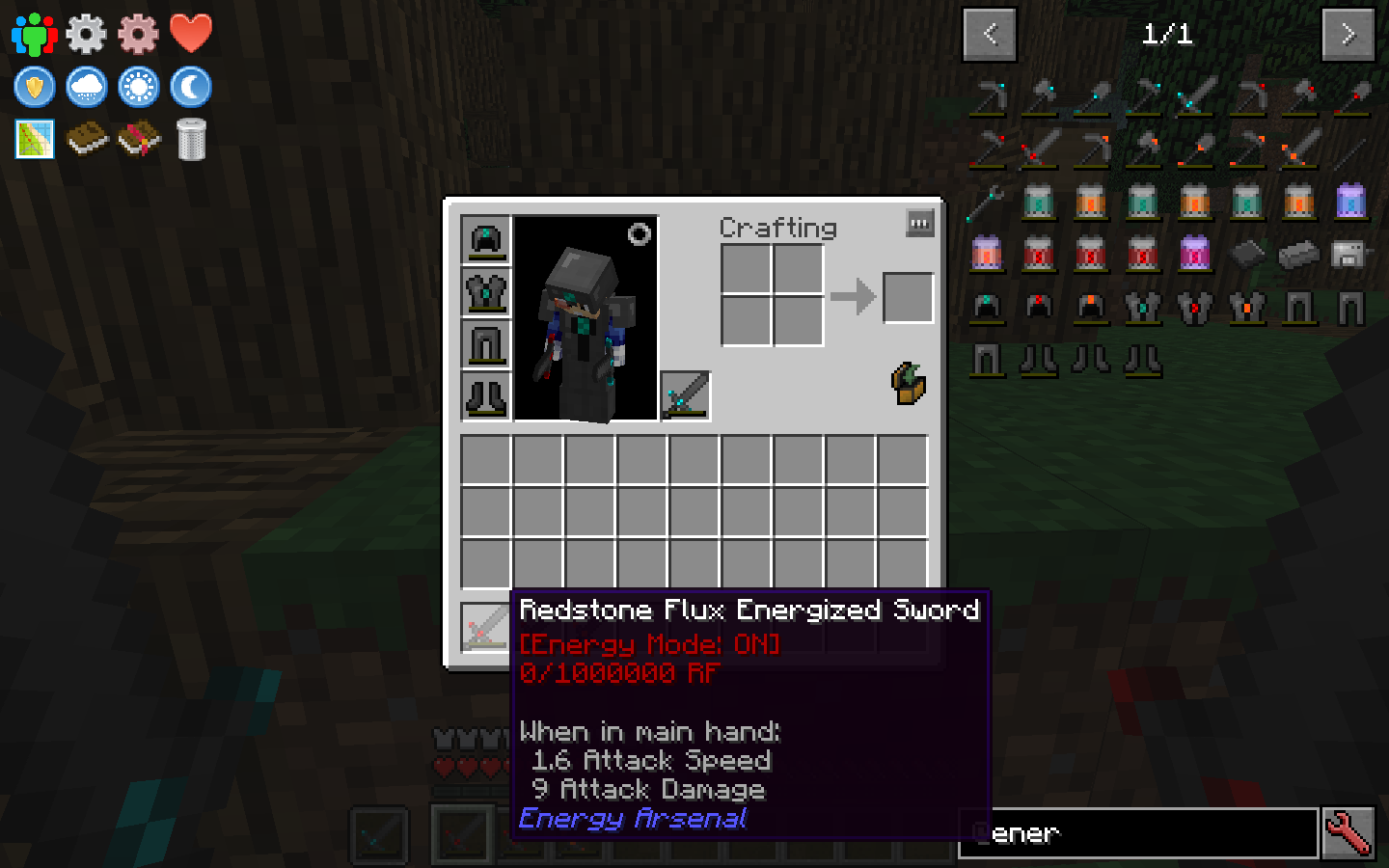1389x868 pixels.
Task: Click the search field containing ener
Action: click(1138, 832)
